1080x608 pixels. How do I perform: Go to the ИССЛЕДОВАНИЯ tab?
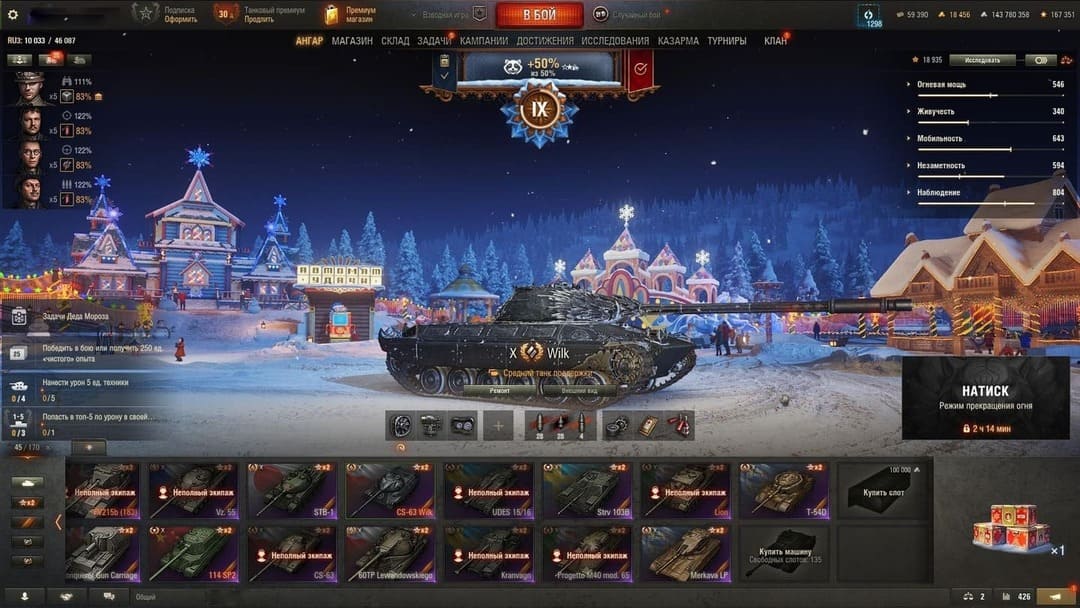pos(615,41)
